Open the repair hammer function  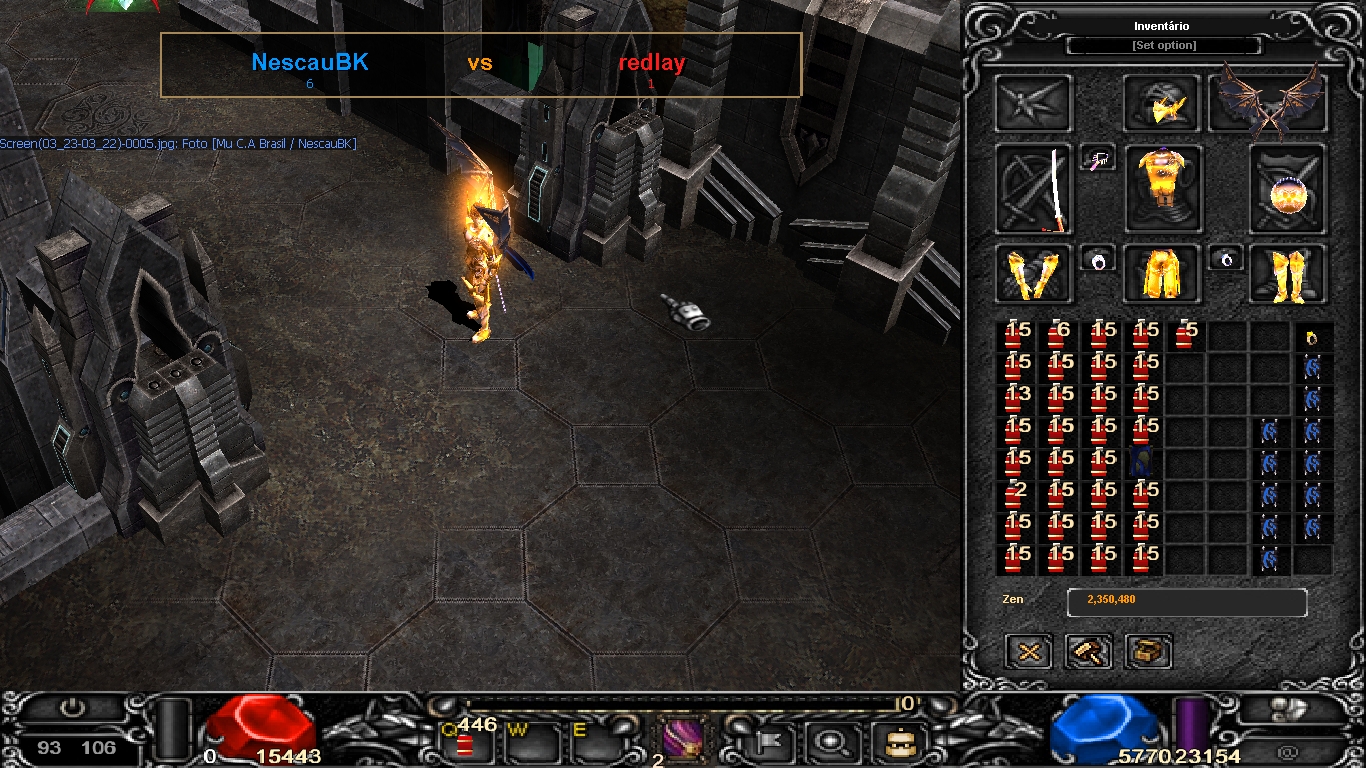[x=1088, y=652]
